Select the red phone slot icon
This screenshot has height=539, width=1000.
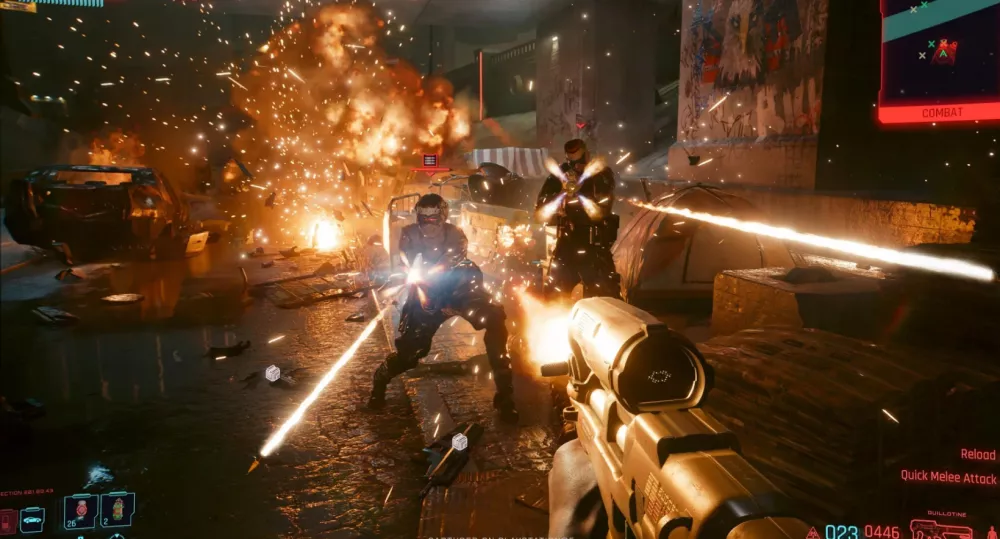click(x=8, y=520)
